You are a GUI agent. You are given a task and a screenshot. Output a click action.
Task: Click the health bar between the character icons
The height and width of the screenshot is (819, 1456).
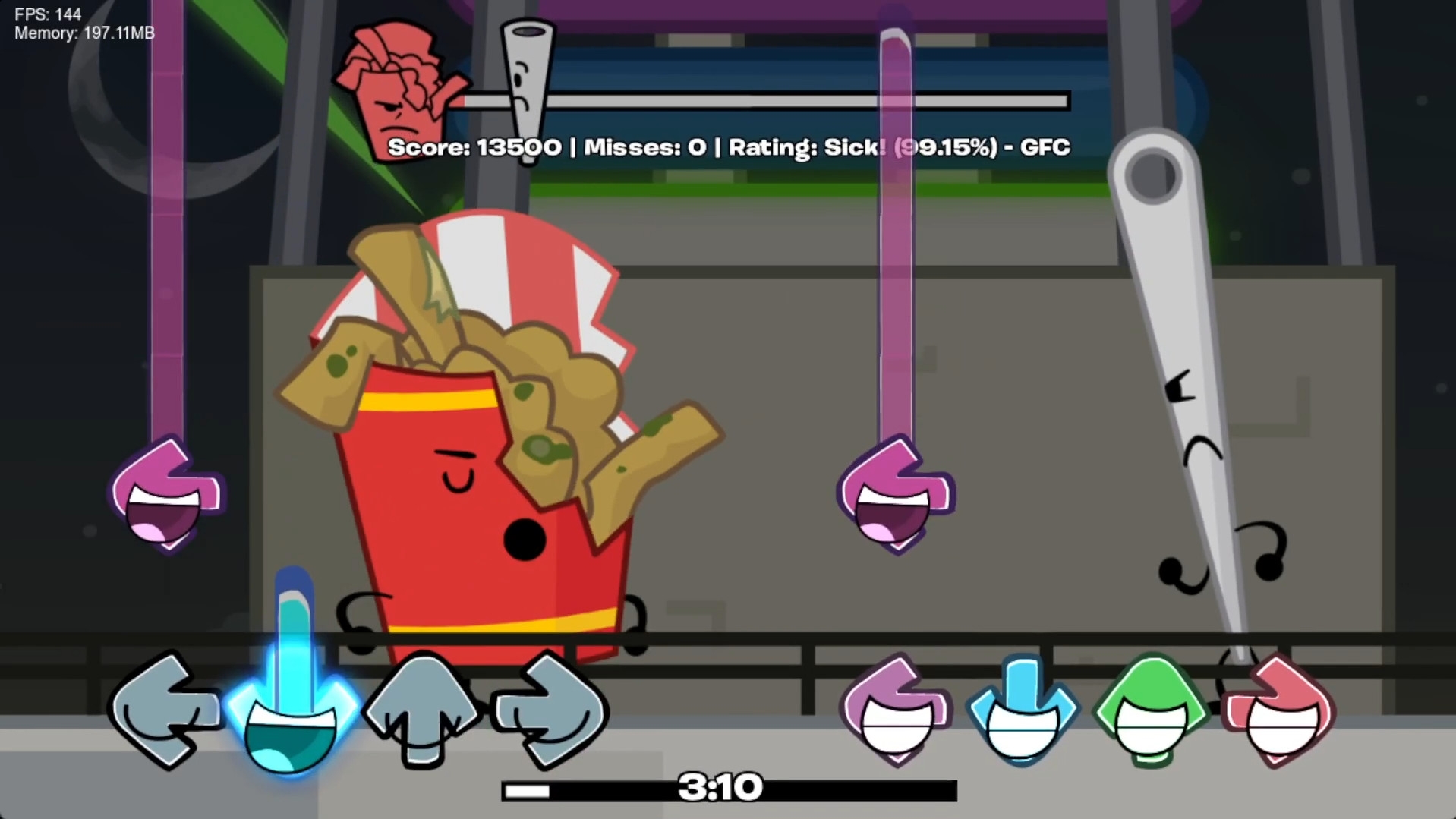[759, 100]
